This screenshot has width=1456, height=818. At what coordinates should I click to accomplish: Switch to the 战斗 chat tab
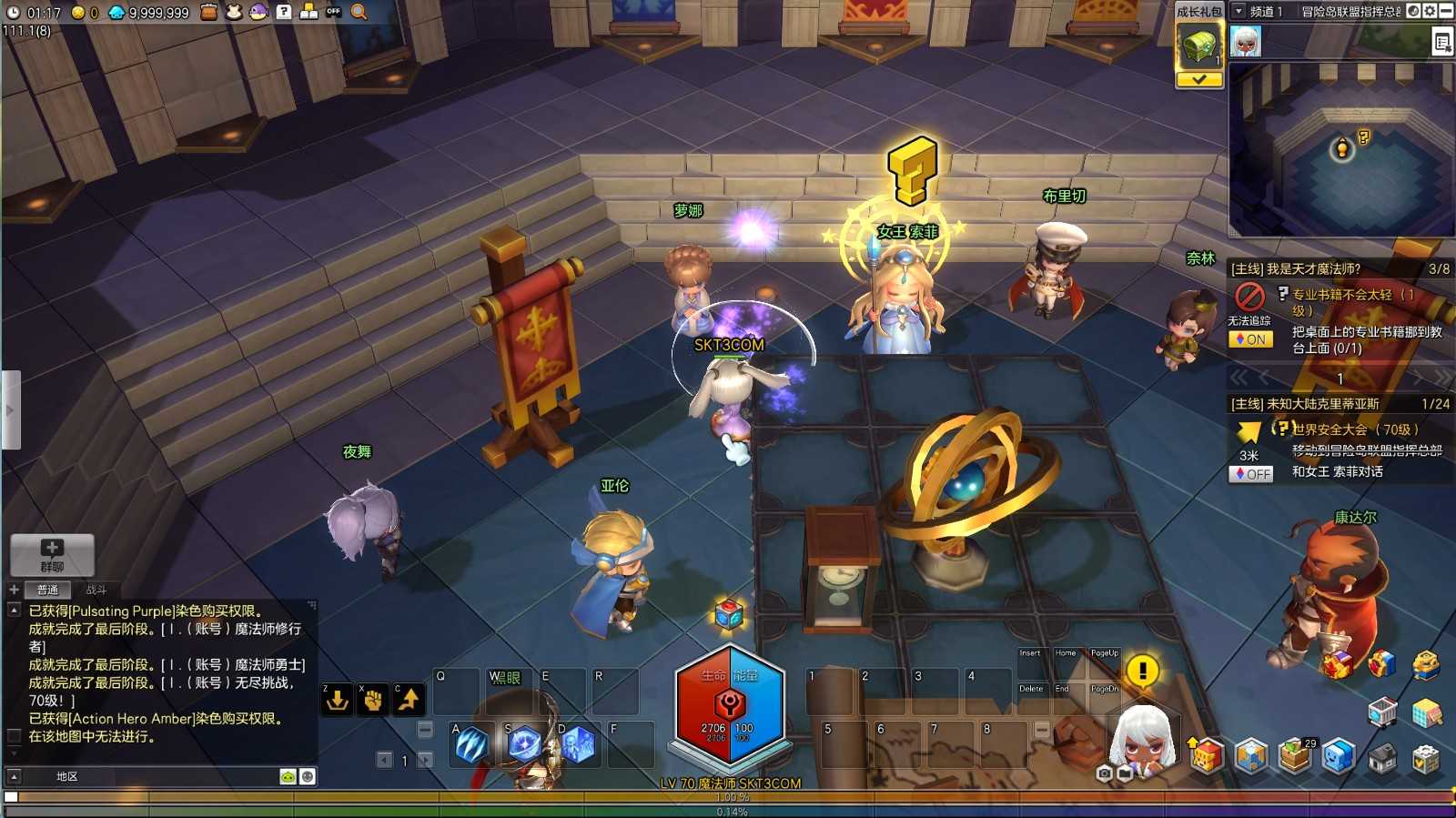(x=96, y=590)
